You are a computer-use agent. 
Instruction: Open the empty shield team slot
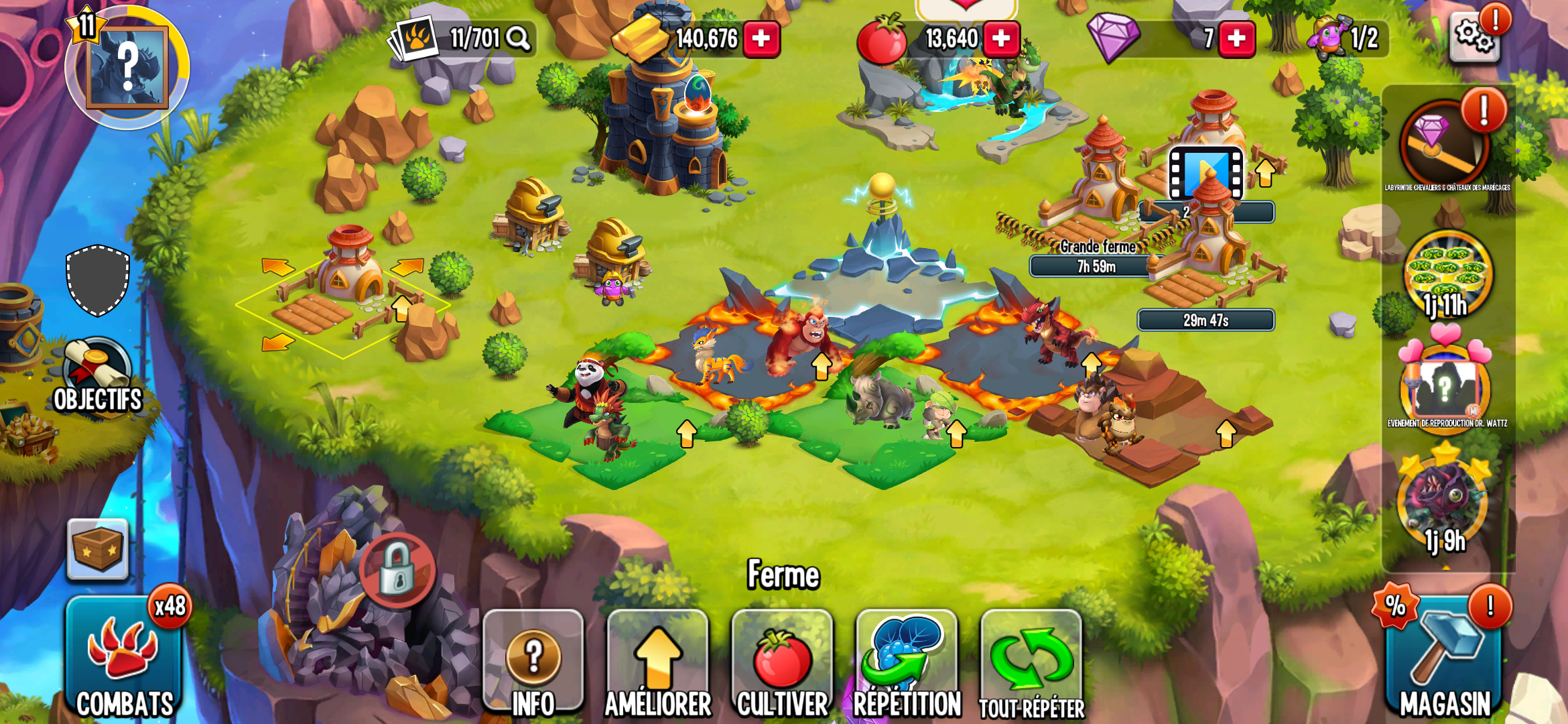[98, 280]
